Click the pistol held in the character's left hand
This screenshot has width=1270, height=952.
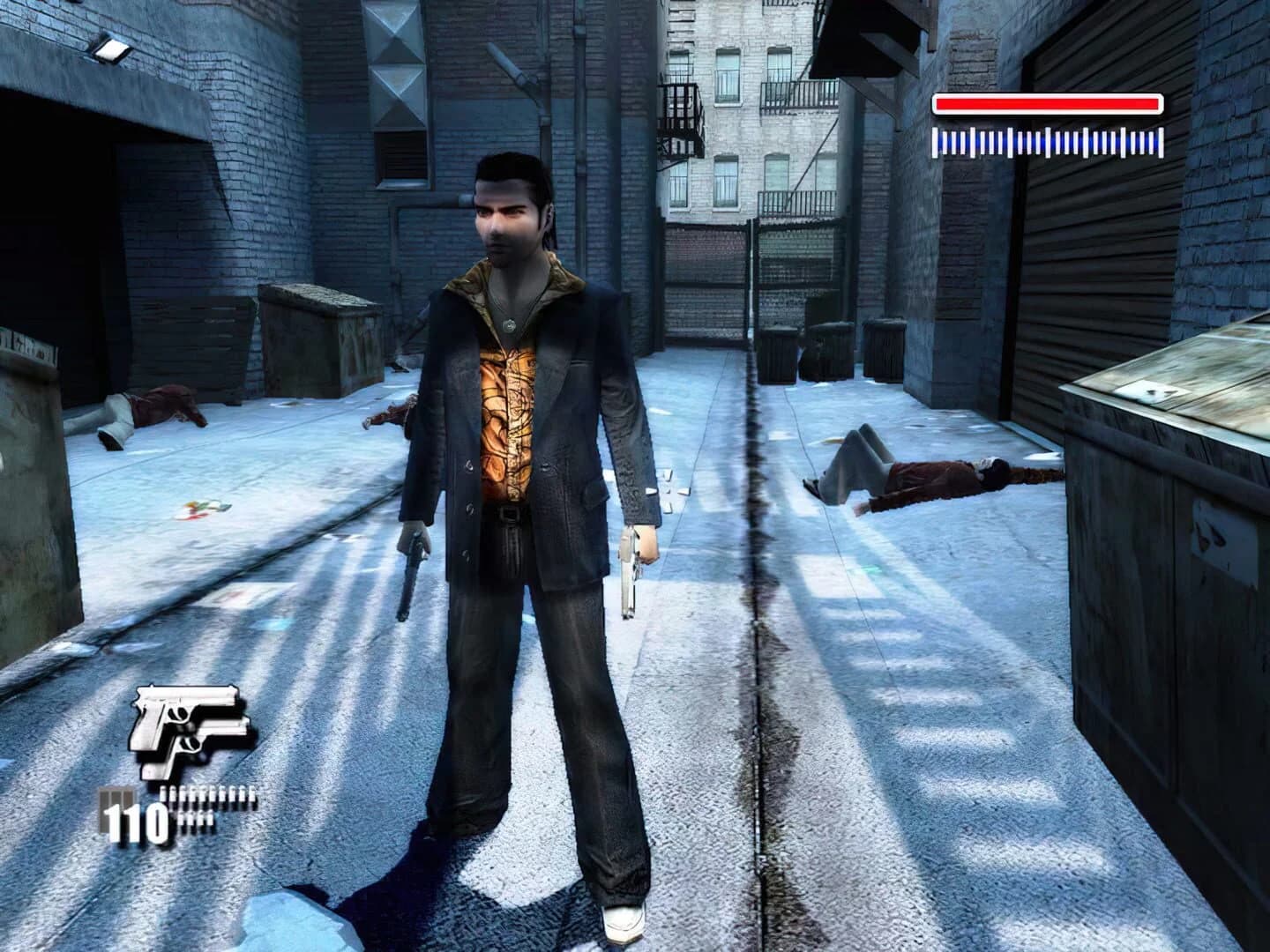point(631,573)
